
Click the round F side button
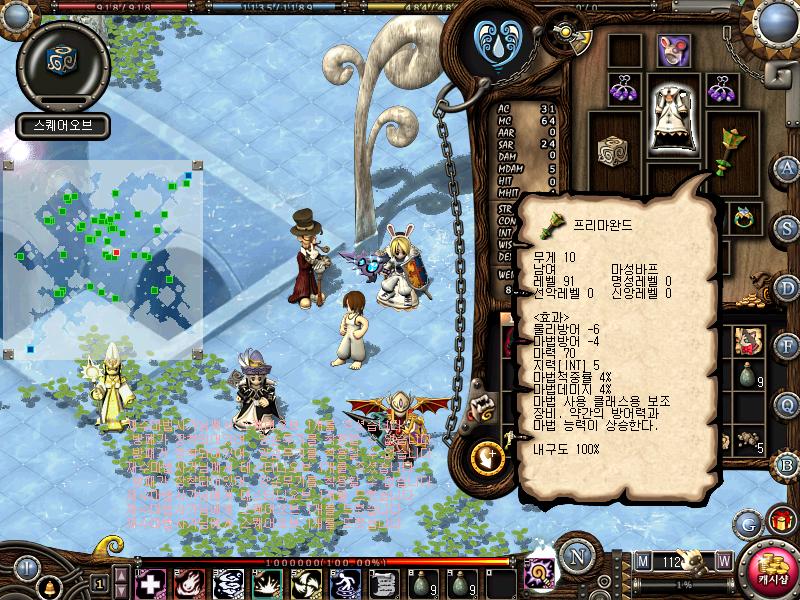788,345
